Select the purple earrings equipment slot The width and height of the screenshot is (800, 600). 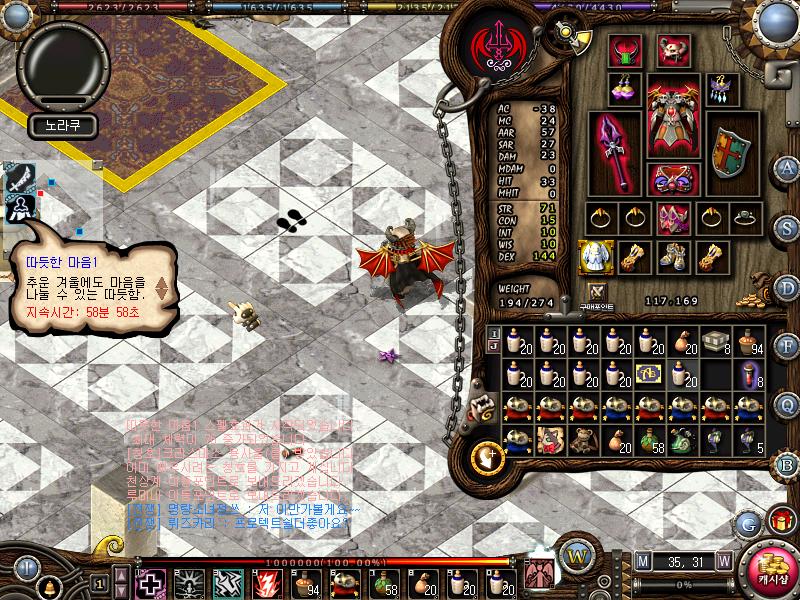[627, 89]
